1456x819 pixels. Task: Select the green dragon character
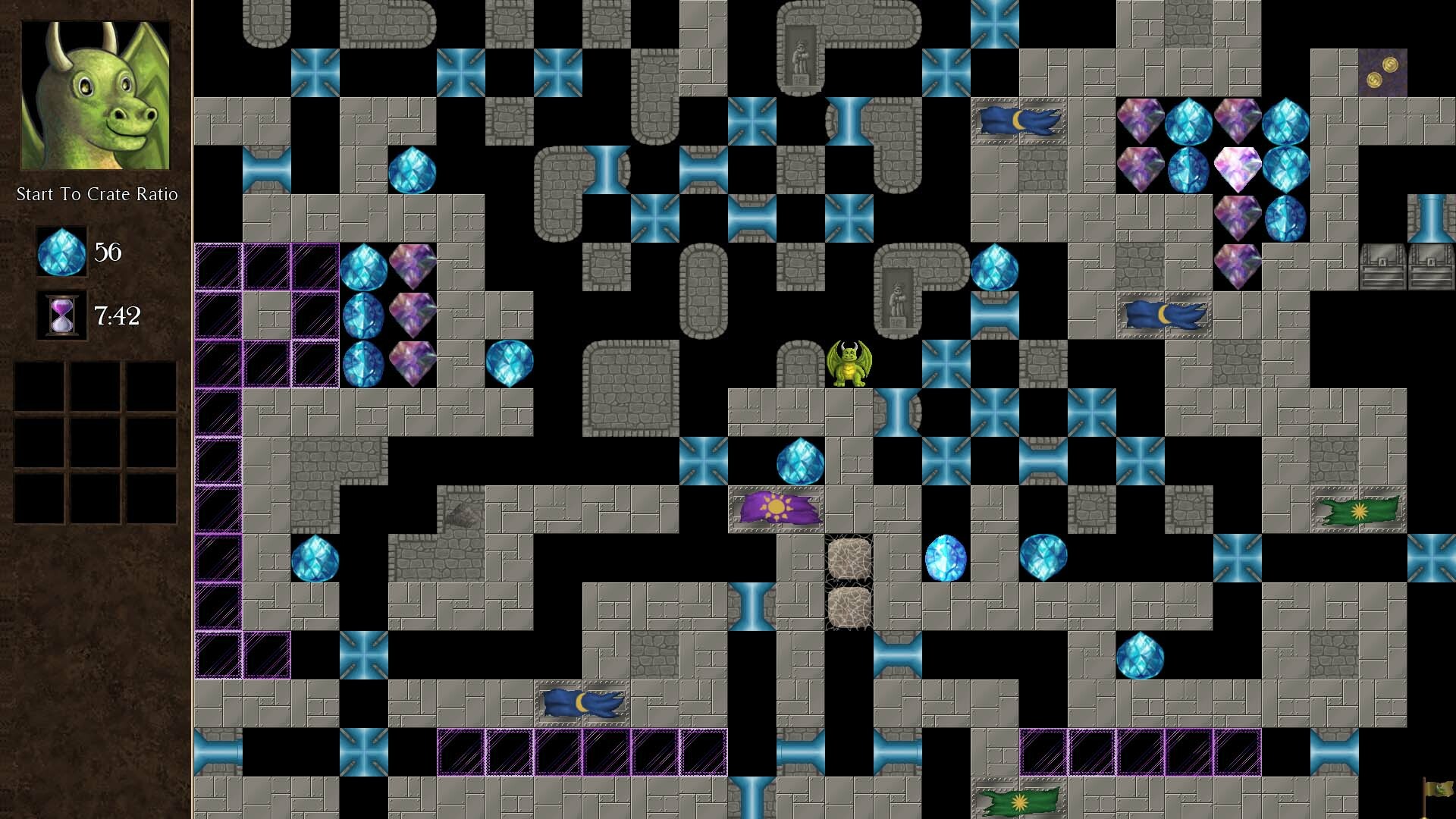click(x=851, y=362)
